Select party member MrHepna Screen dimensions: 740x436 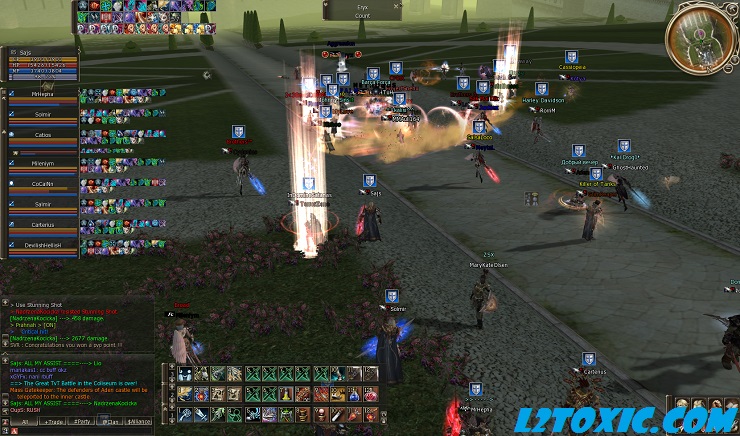click(42, 93)
